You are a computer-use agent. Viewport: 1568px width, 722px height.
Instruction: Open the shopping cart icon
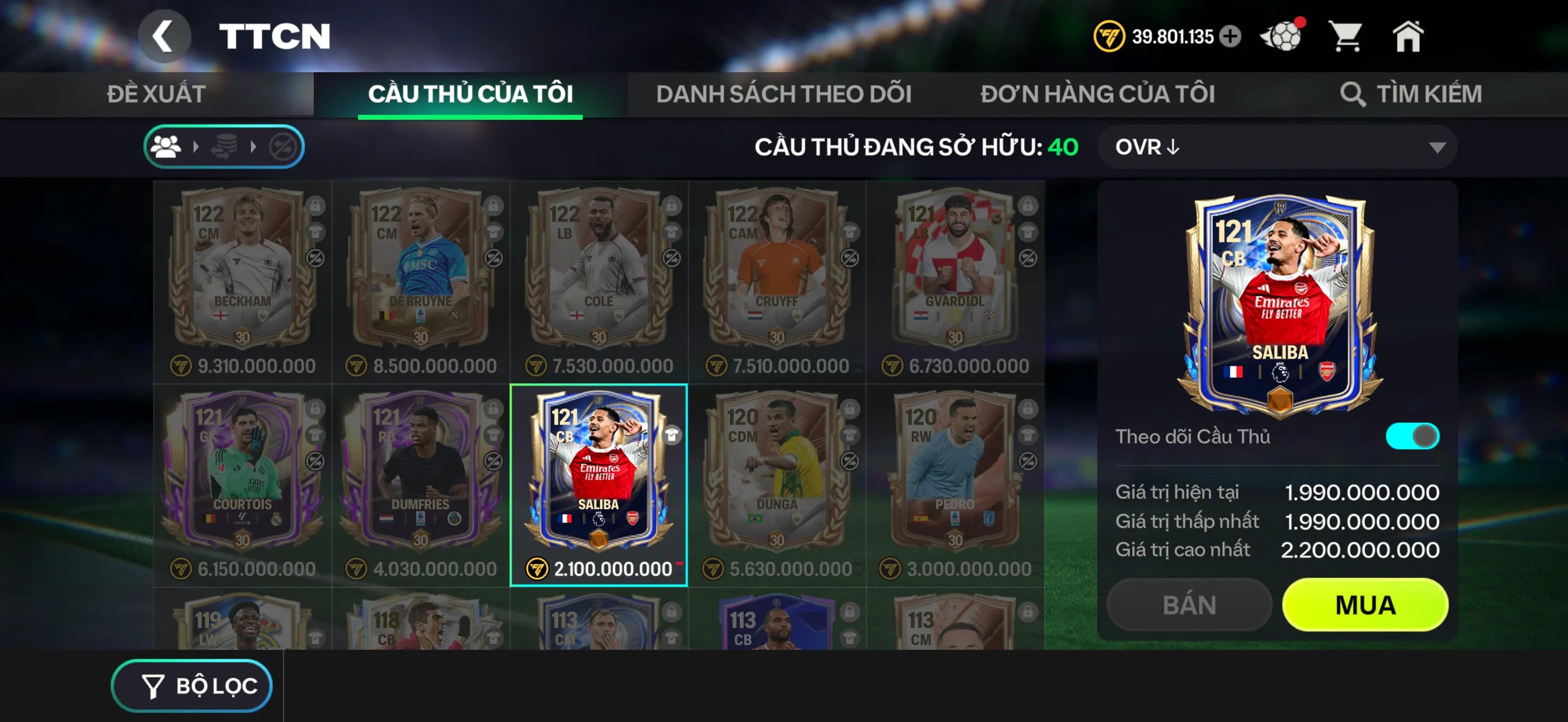coord(1347,37)
